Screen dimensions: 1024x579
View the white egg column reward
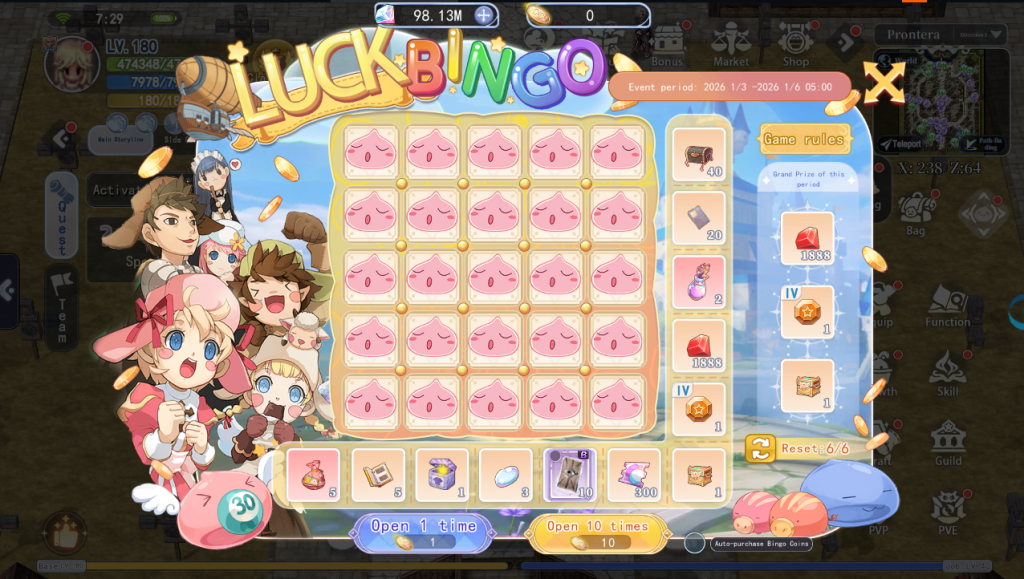point(505,474)
